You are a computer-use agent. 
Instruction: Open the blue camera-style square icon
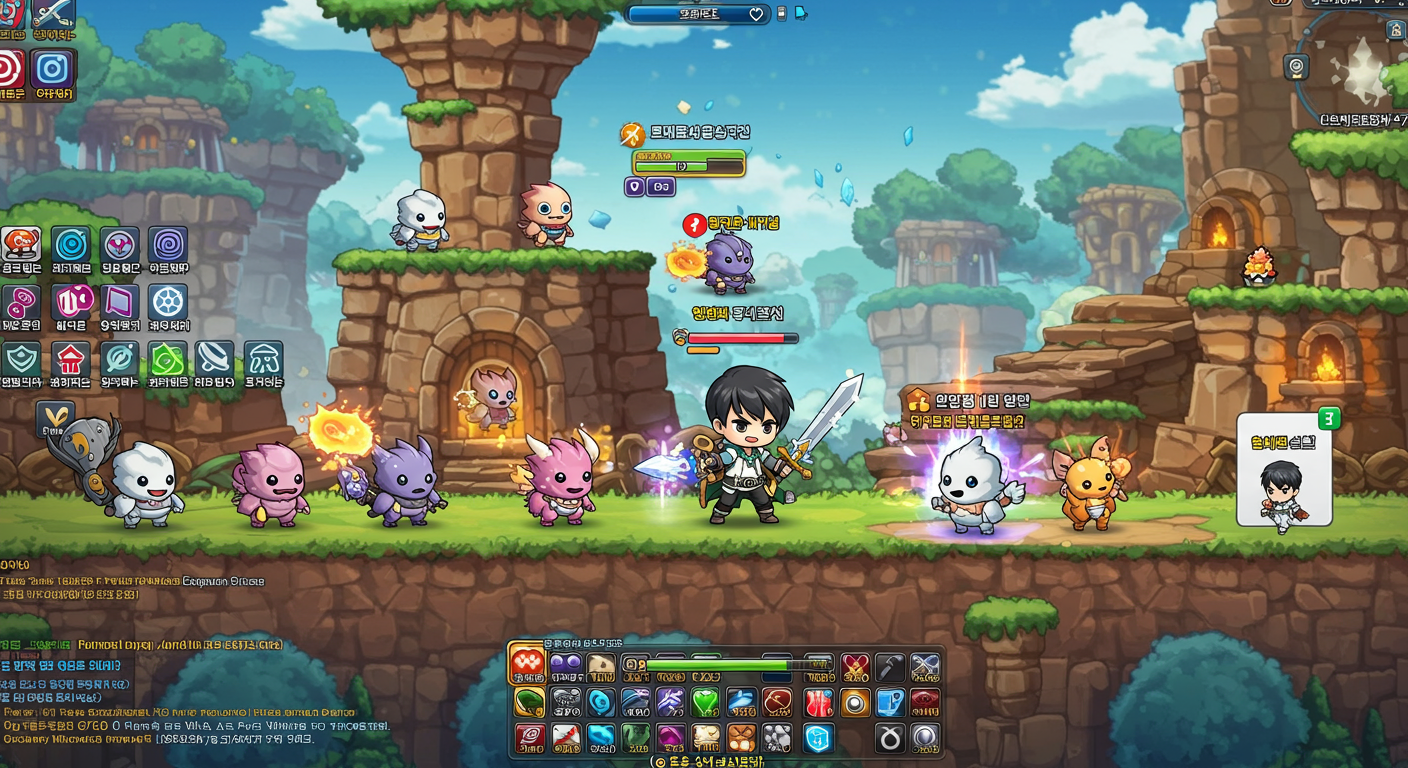(52, 68)
